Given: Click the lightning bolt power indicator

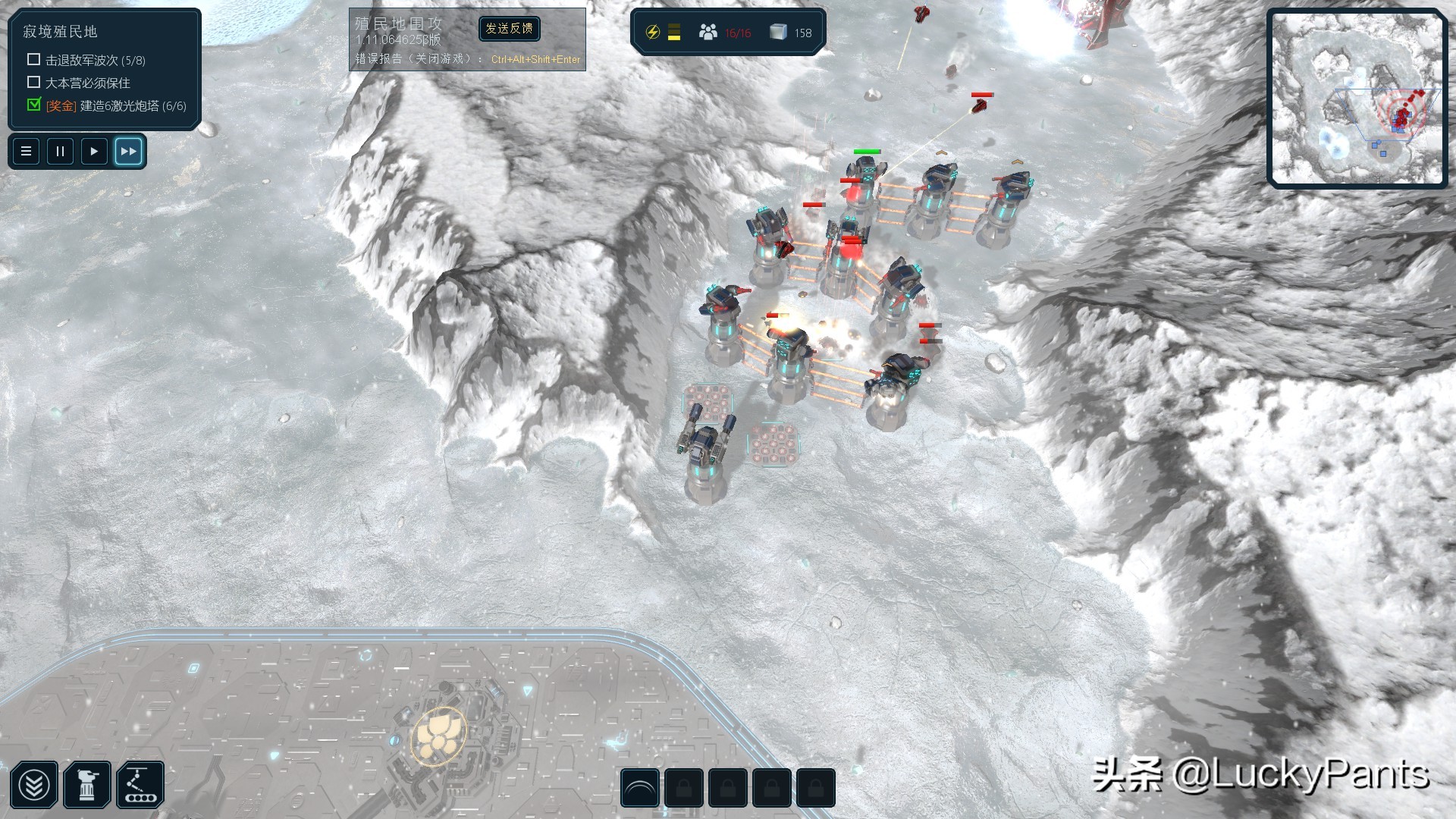Looking at the screenshot, I should (652, 33).
